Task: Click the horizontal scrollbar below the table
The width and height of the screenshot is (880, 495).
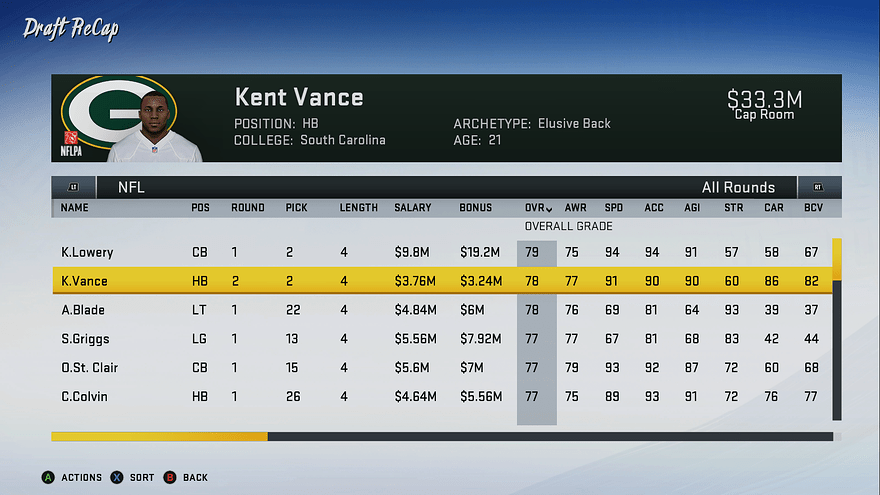Action: pos(441,437)
